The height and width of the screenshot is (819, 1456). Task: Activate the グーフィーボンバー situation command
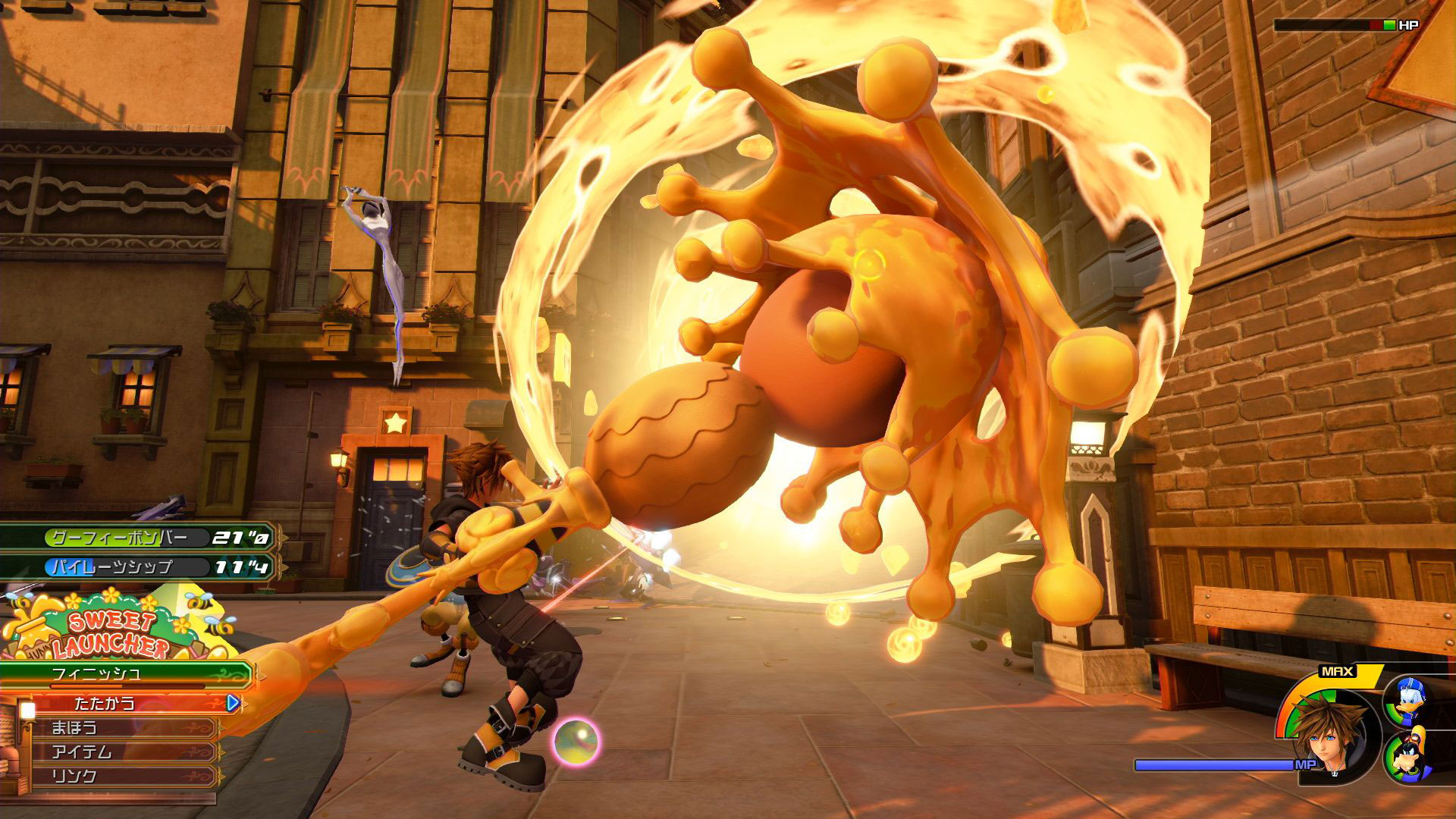[136, 538]
